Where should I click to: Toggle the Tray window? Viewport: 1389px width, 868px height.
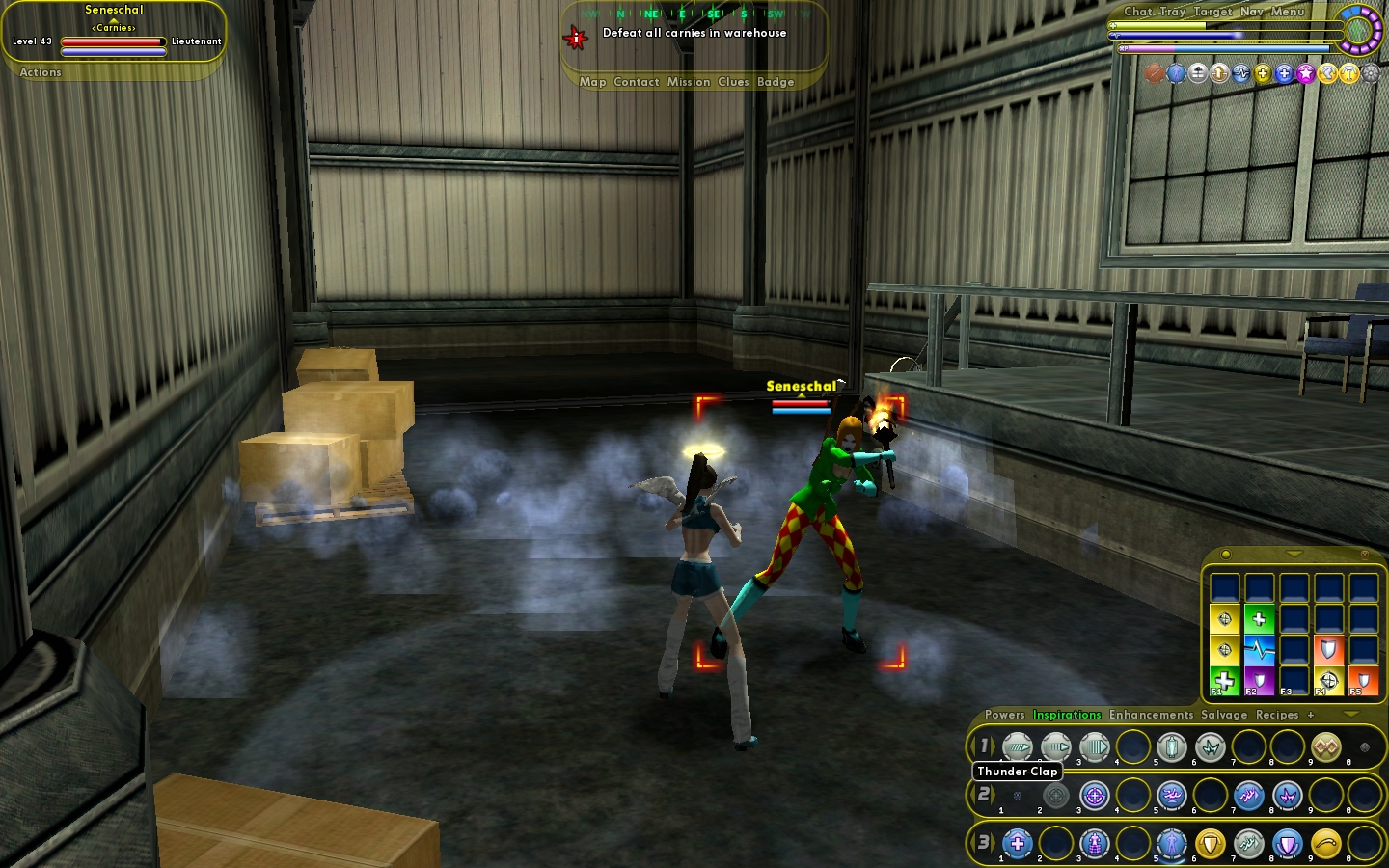1172,12
